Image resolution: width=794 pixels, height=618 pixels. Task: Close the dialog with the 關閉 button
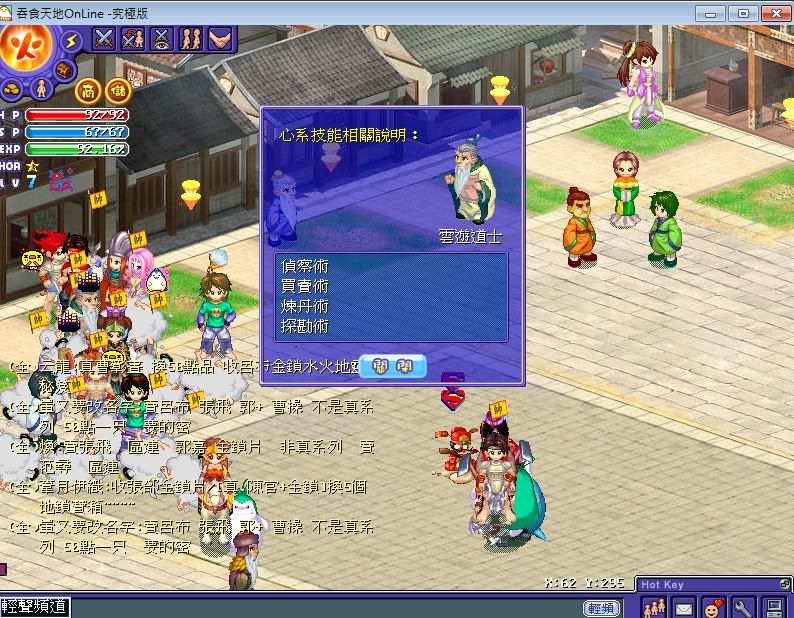click(392, 366)
